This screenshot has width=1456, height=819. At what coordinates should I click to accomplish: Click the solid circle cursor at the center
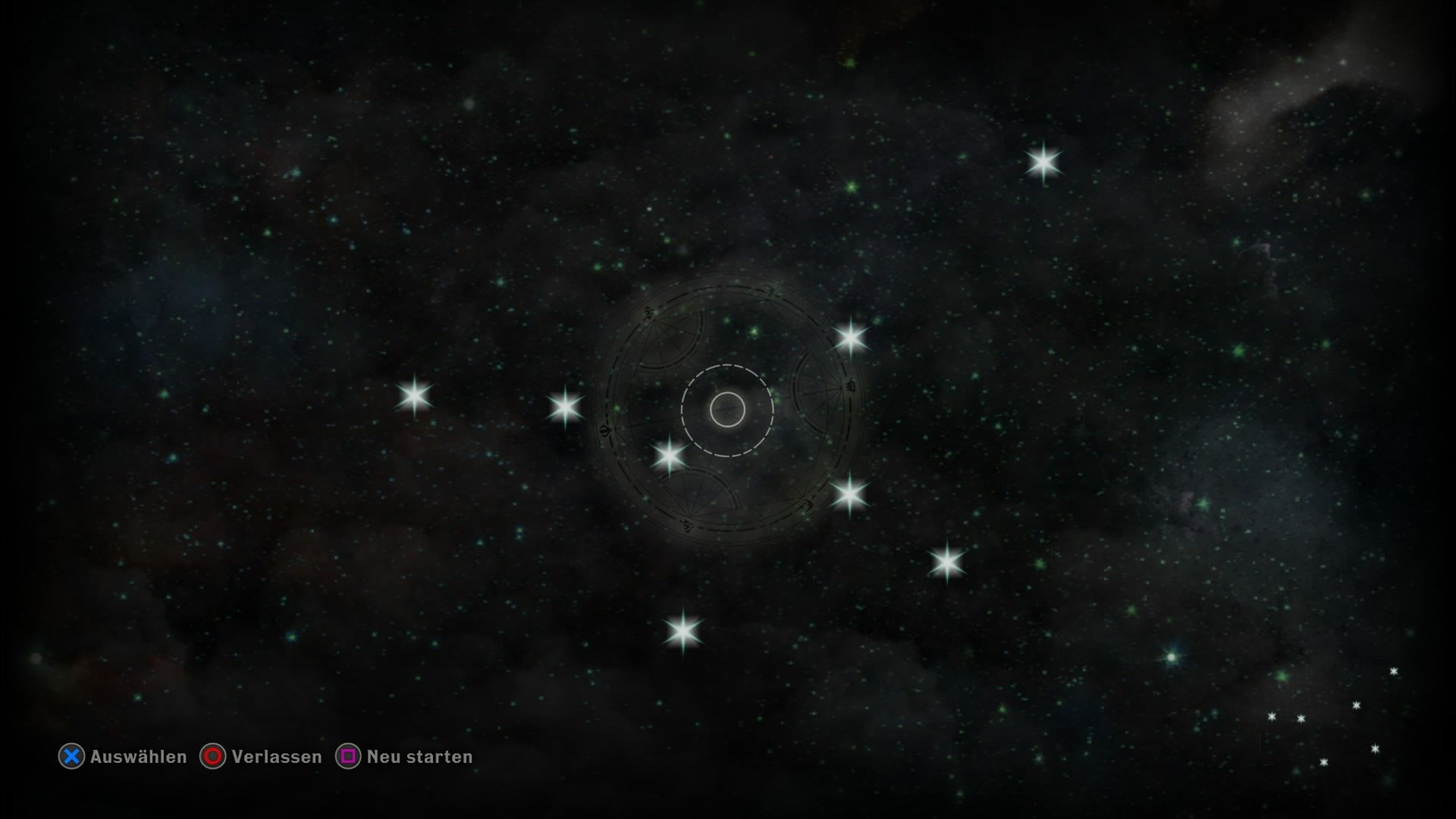point(727,409)
